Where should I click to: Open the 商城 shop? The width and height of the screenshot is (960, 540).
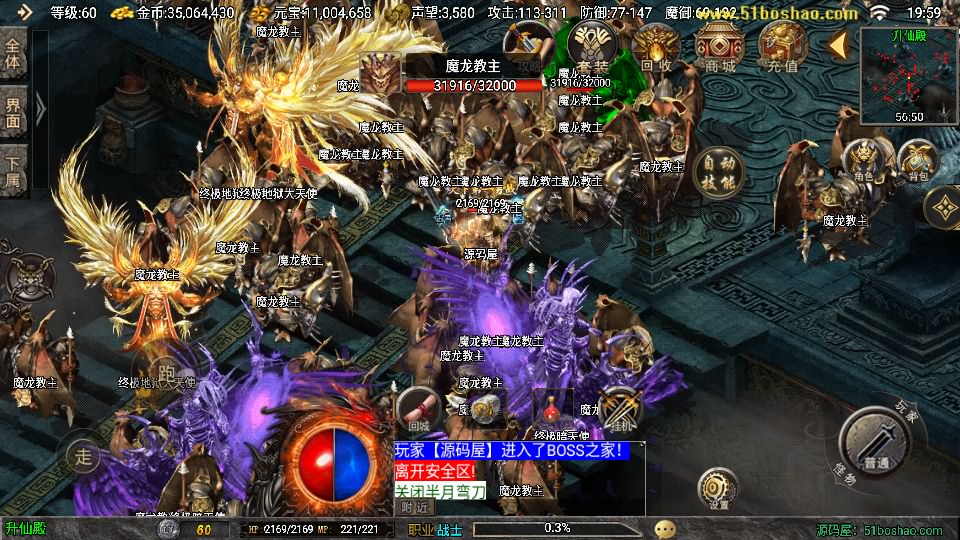pyautogui.click(x=719, y=47)
